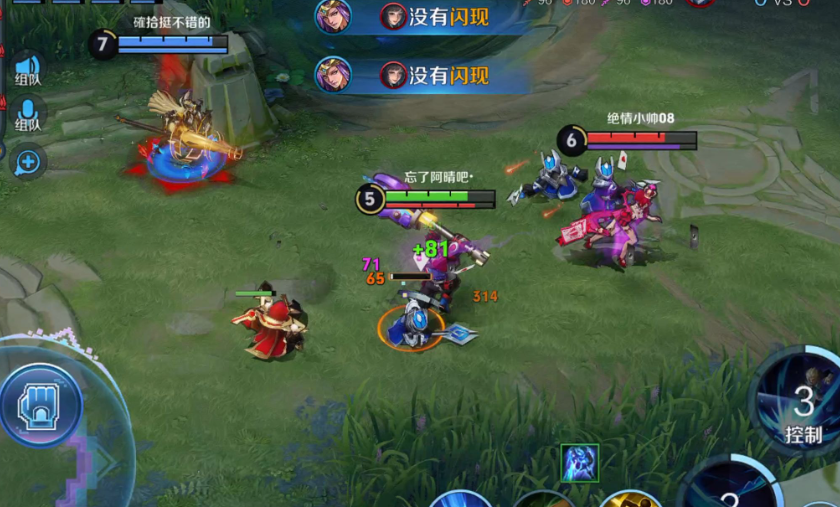The width and height of the screenshot is (840, 507).
Task: Select the upper 没有闪现 (no Flash) notification
Action: pos(422,17)
